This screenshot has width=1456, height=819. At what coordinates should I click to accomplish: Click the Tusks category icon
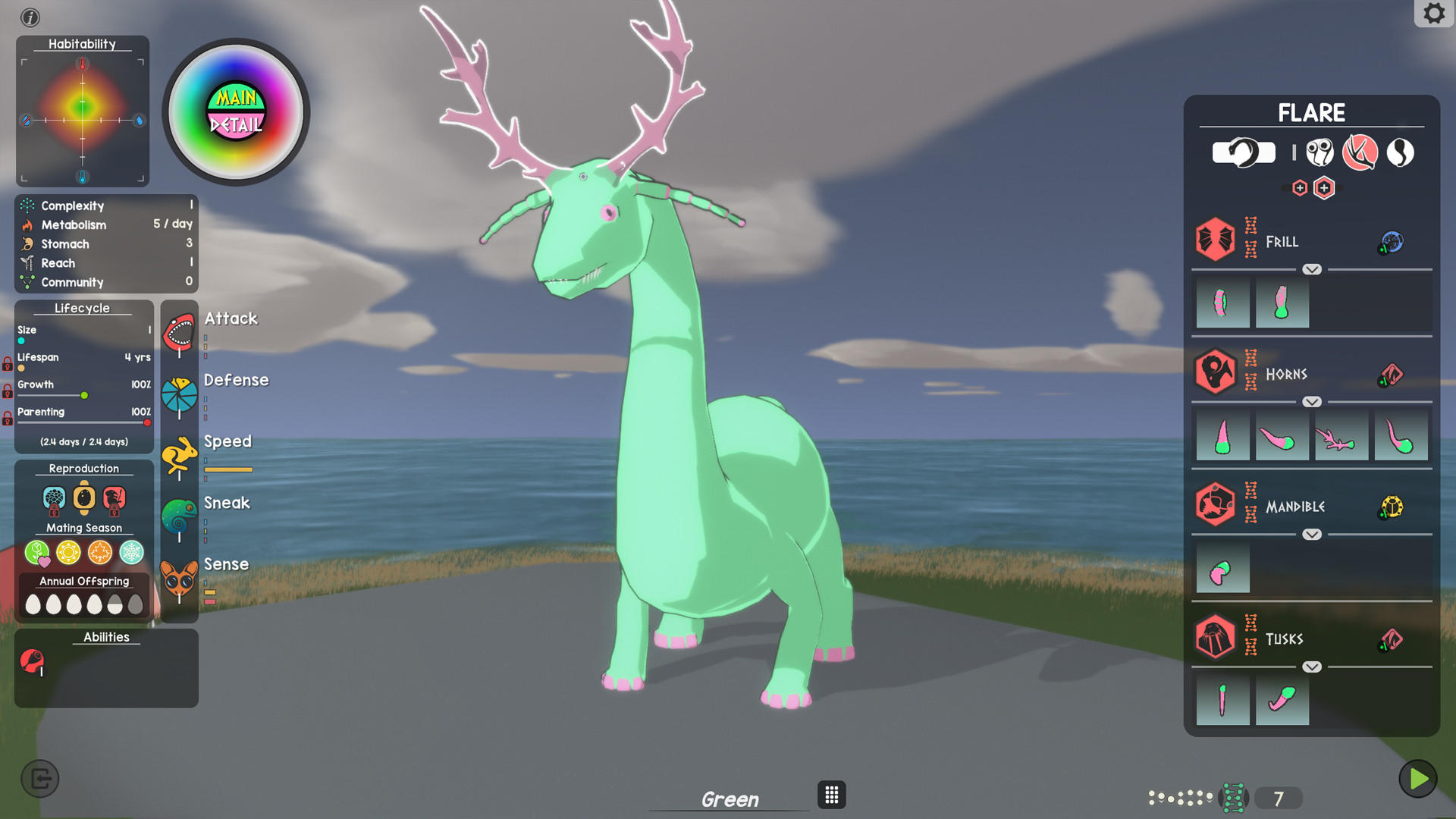pos(1216,636)
